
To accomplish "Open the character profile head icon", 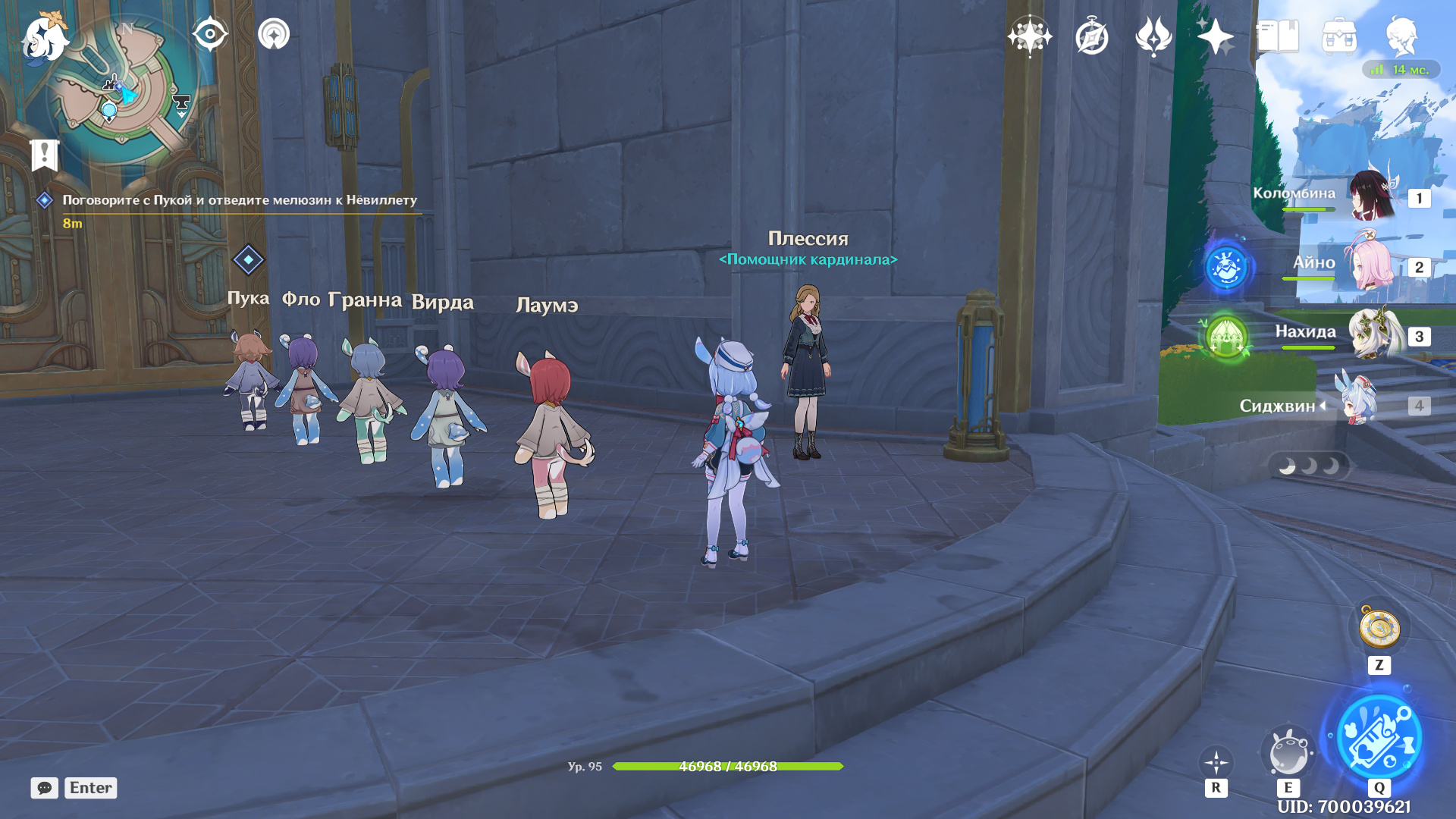I will click(1401, 36).
